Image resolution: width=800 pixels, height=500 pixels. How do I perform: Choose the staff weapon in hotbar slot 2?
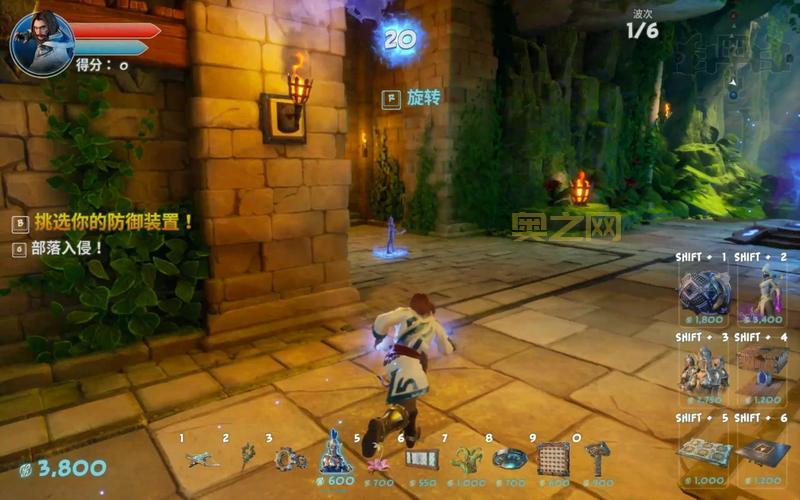(246, 457)
